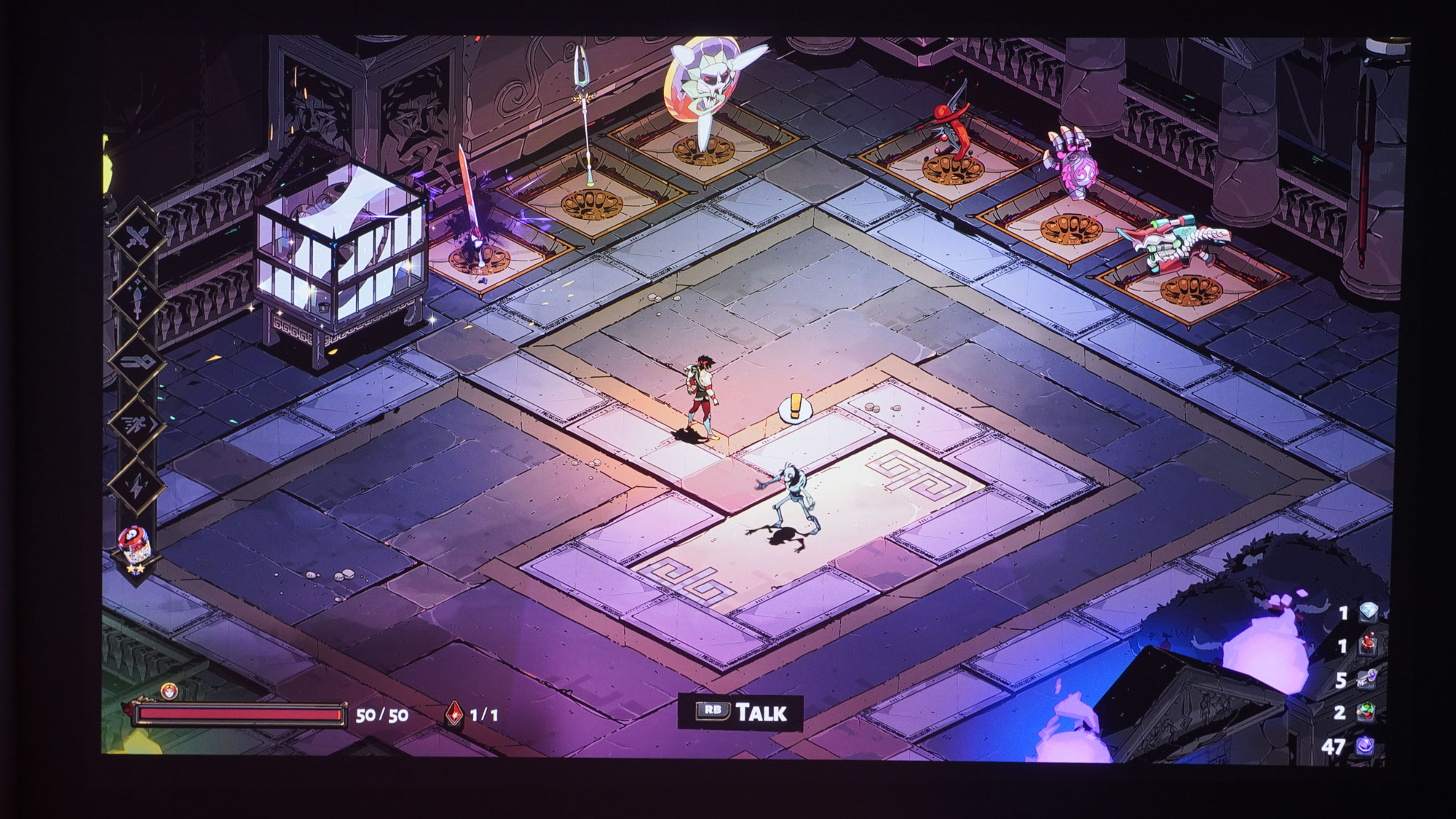Activate the lightning bolt Call slot
This screenshot has width=1456, height=819.
click(137, 485)
